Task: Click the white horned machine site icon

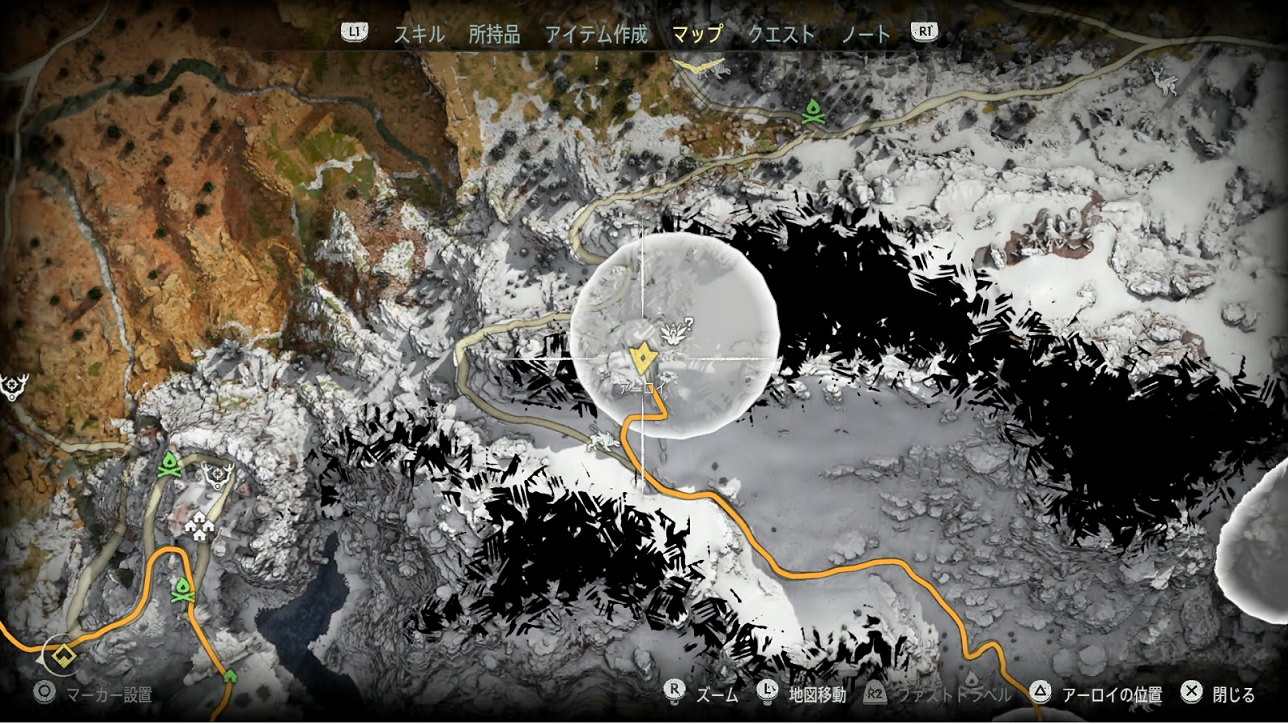Action: coord(1165,81)
